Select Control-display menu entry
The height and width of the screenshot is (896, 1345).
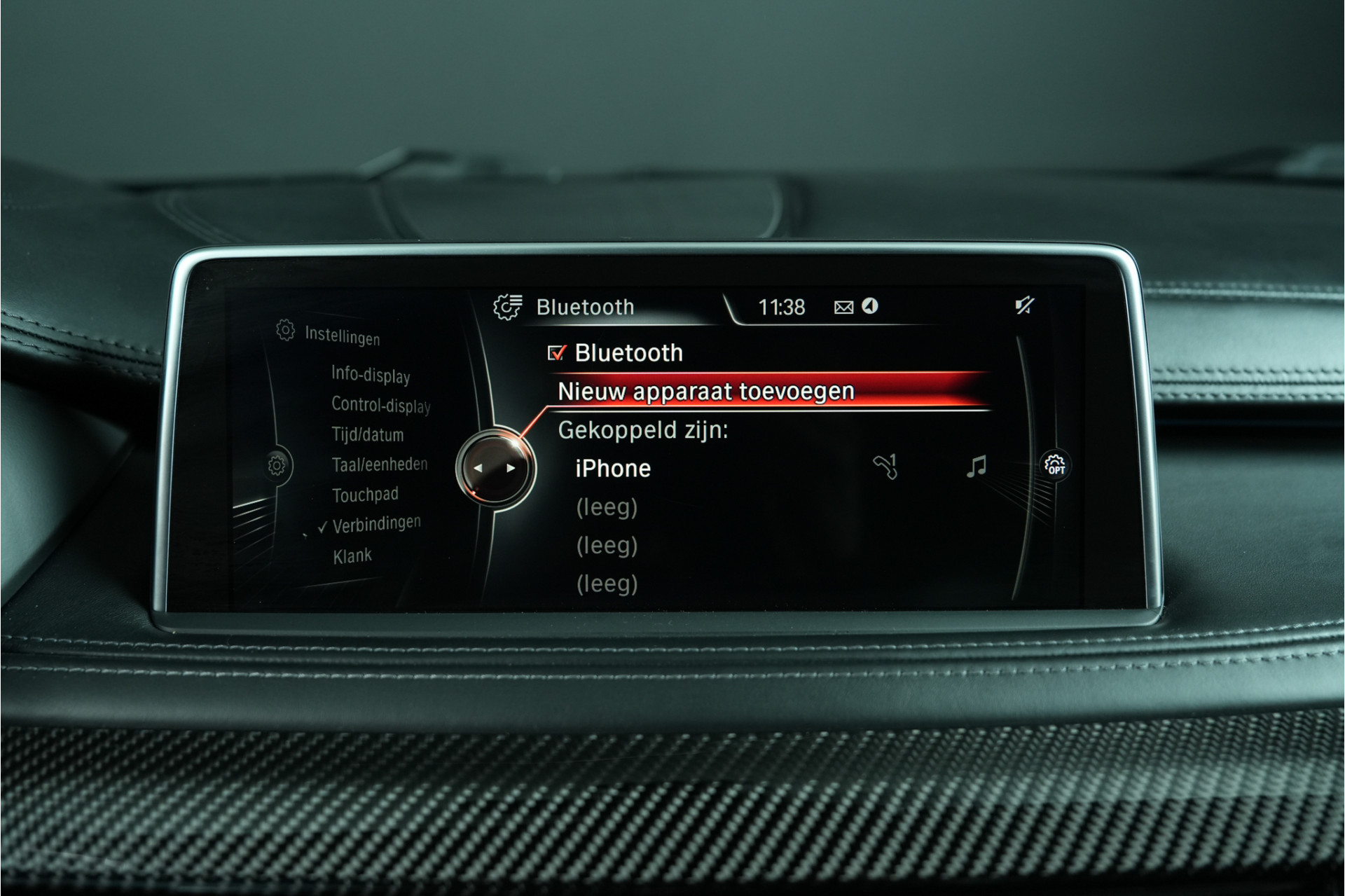[380, 405]
